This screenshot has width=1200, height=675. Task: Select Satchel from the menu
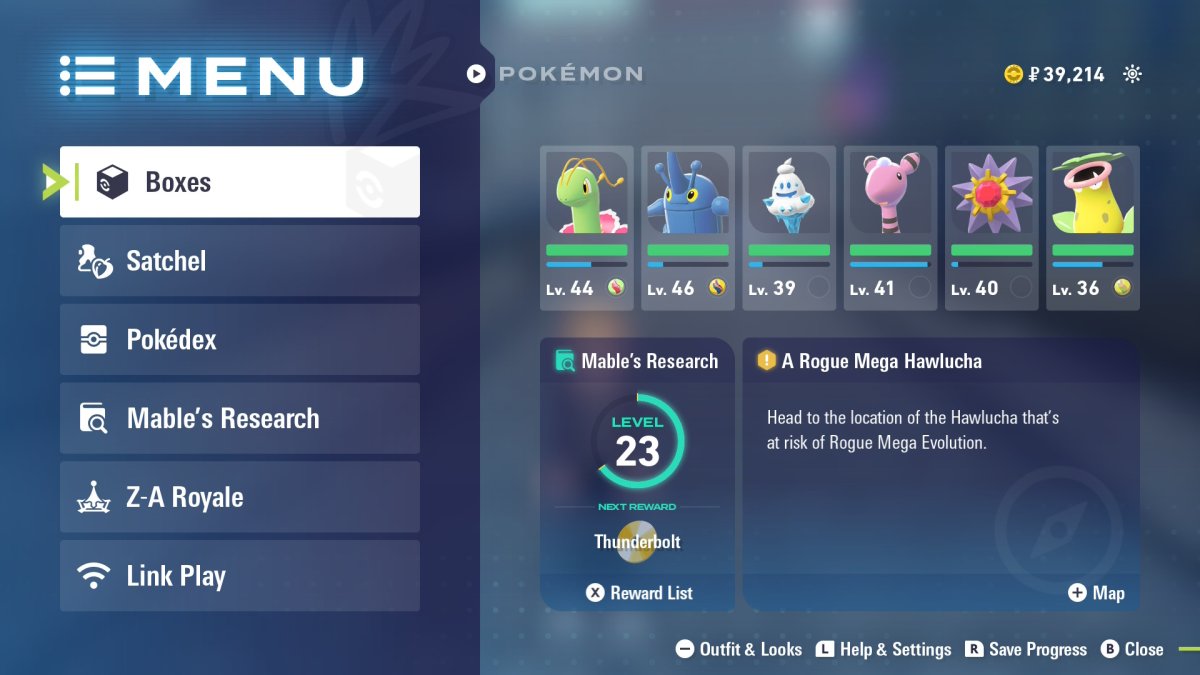point(240,261)
